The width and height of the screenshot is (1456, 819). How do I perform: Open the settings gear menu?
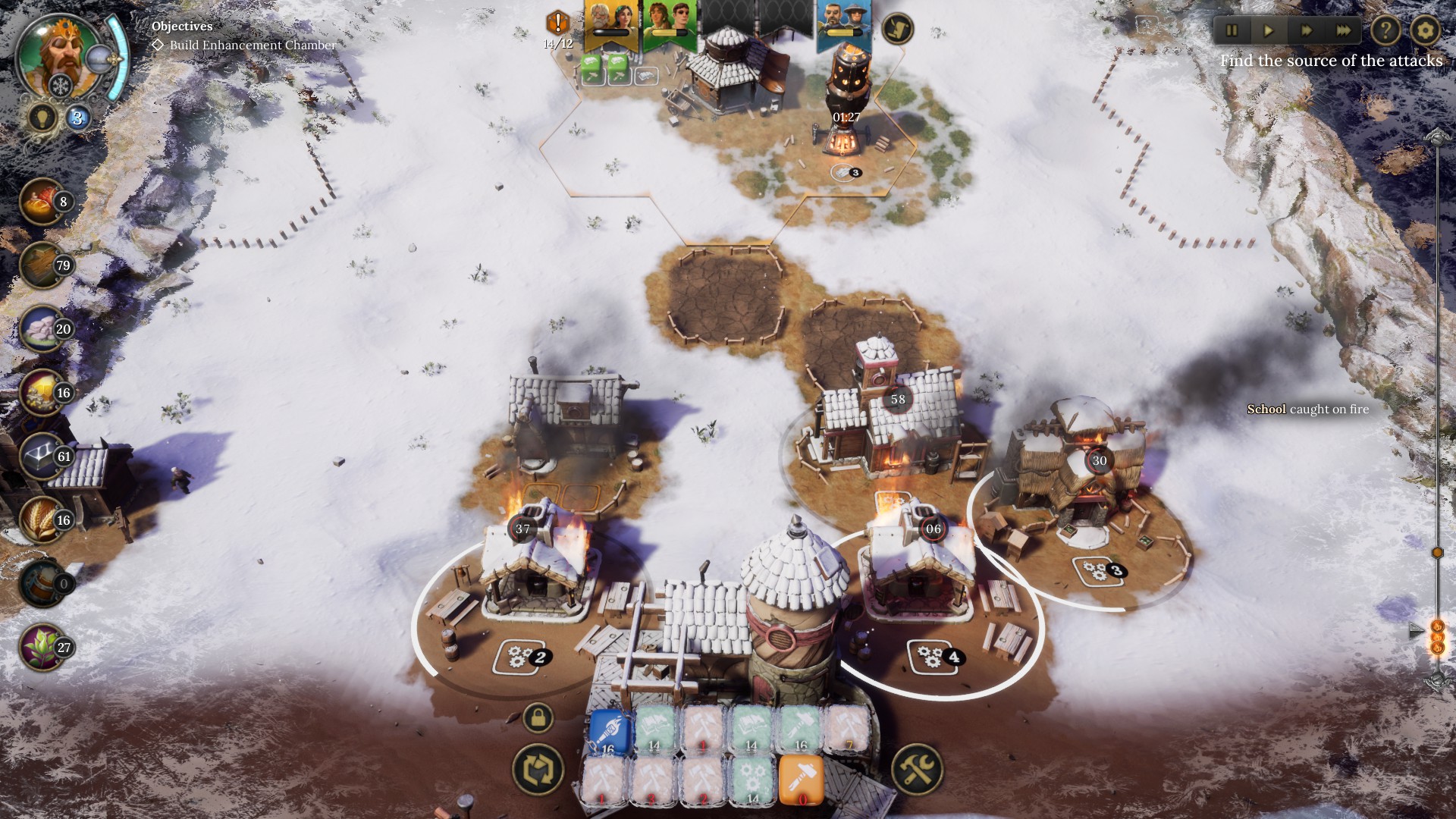pos(1425,31)
